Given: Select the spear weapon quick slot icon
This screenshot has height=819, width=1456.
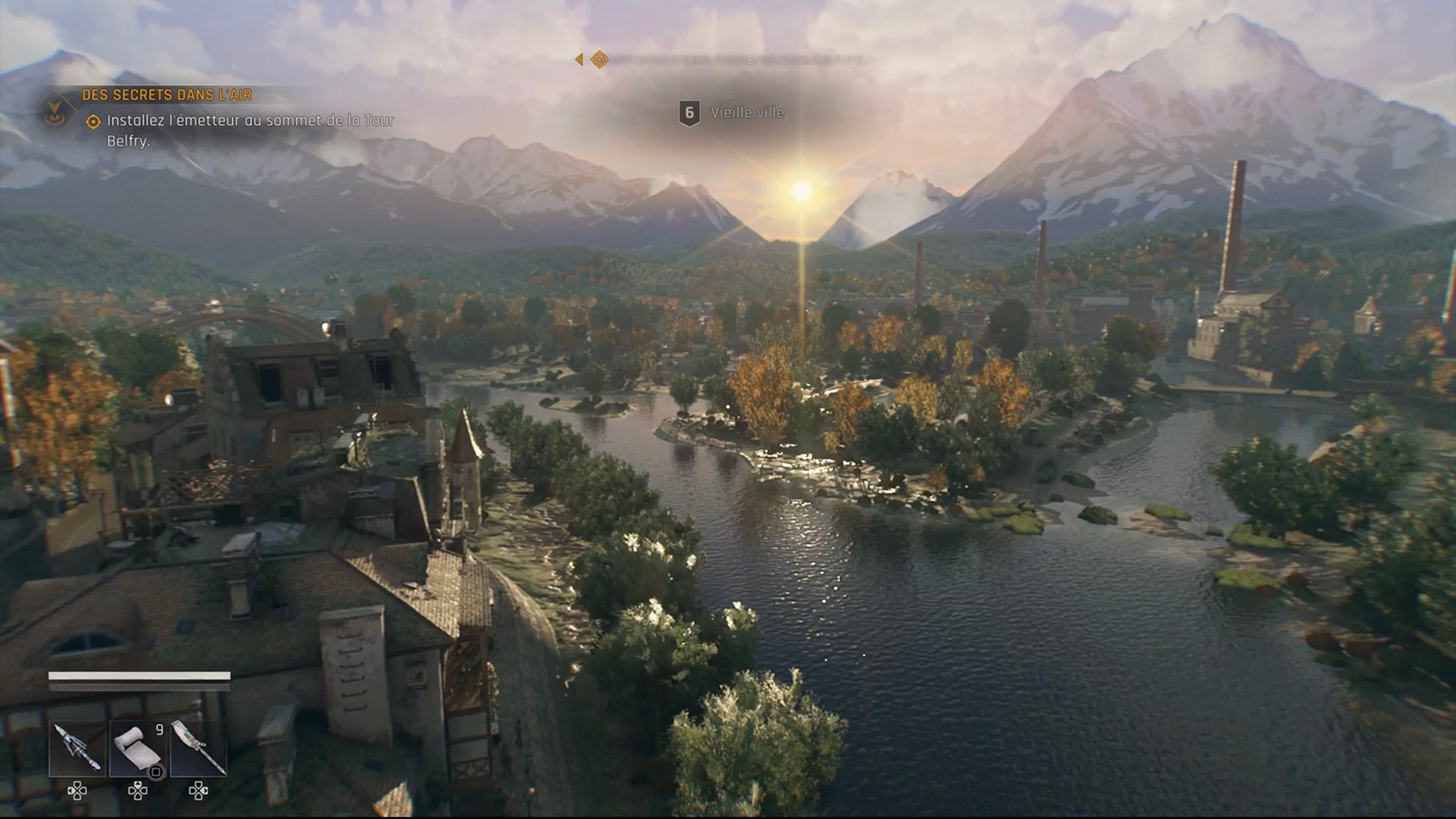Looking at the screenshot, I should [x=197, y=748].
